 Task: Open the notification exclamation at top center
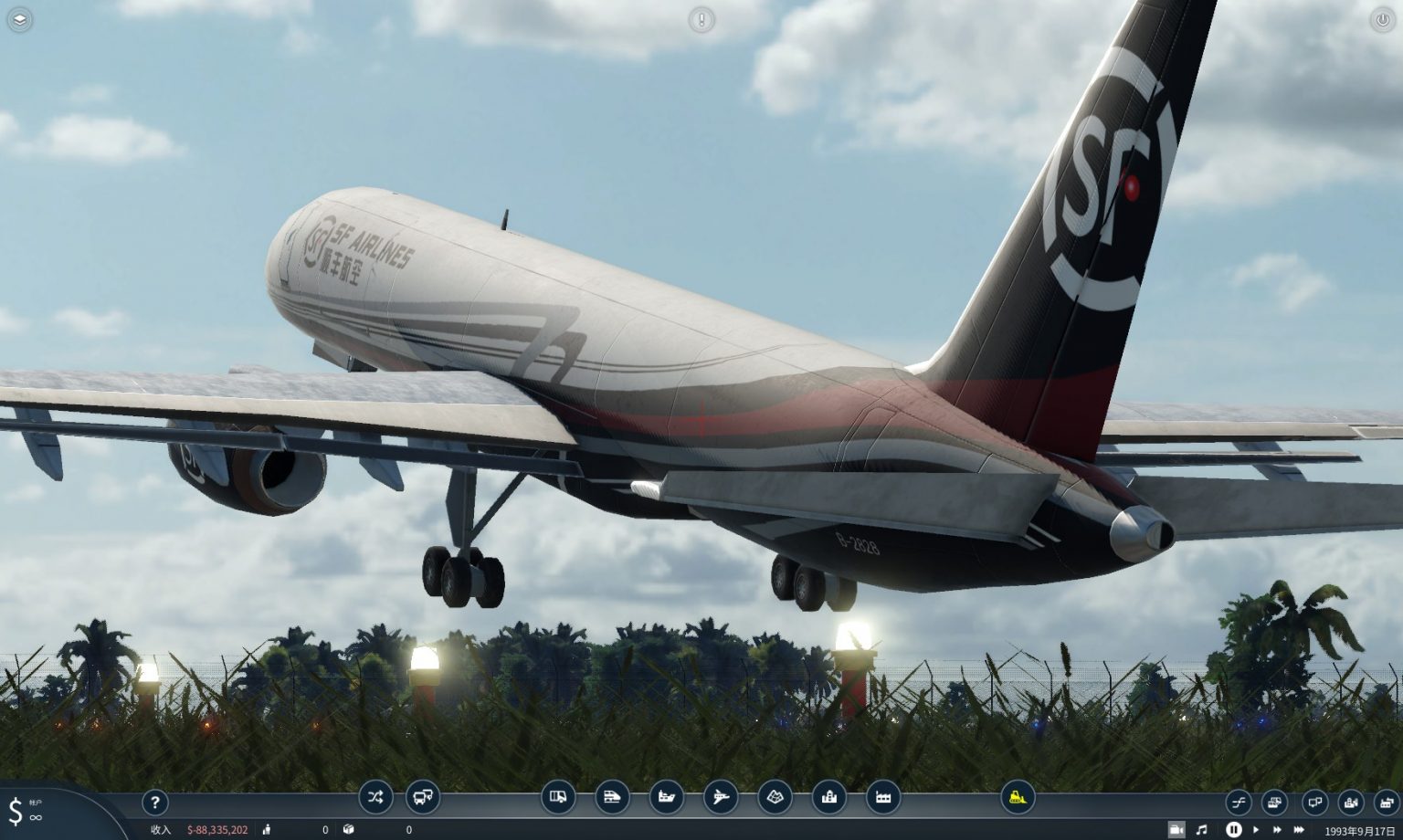click(701, 19)
